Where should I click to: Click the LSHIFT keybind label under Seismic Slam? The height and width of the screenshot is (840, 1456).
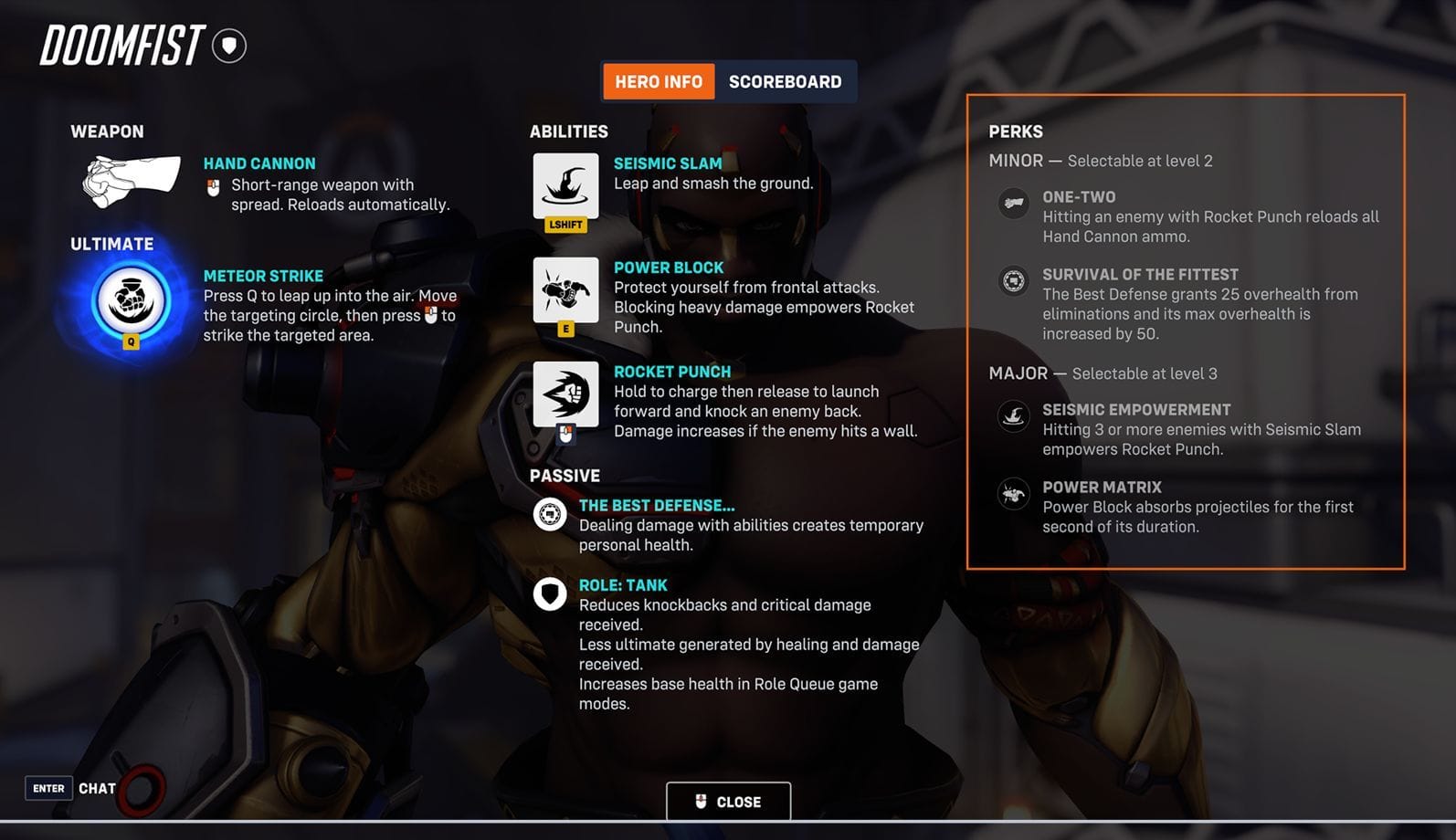point(564,224)
